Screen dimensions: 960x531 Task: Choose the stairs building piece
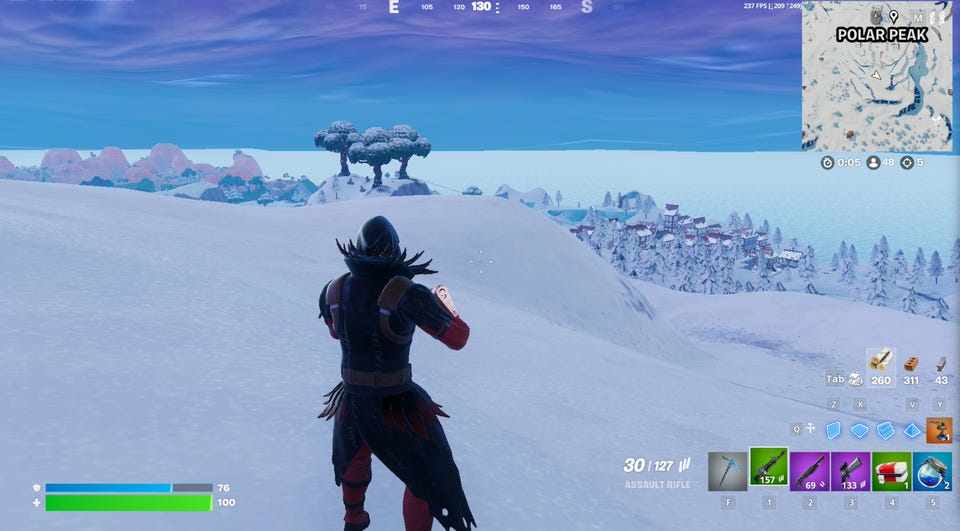pos(885,430)
